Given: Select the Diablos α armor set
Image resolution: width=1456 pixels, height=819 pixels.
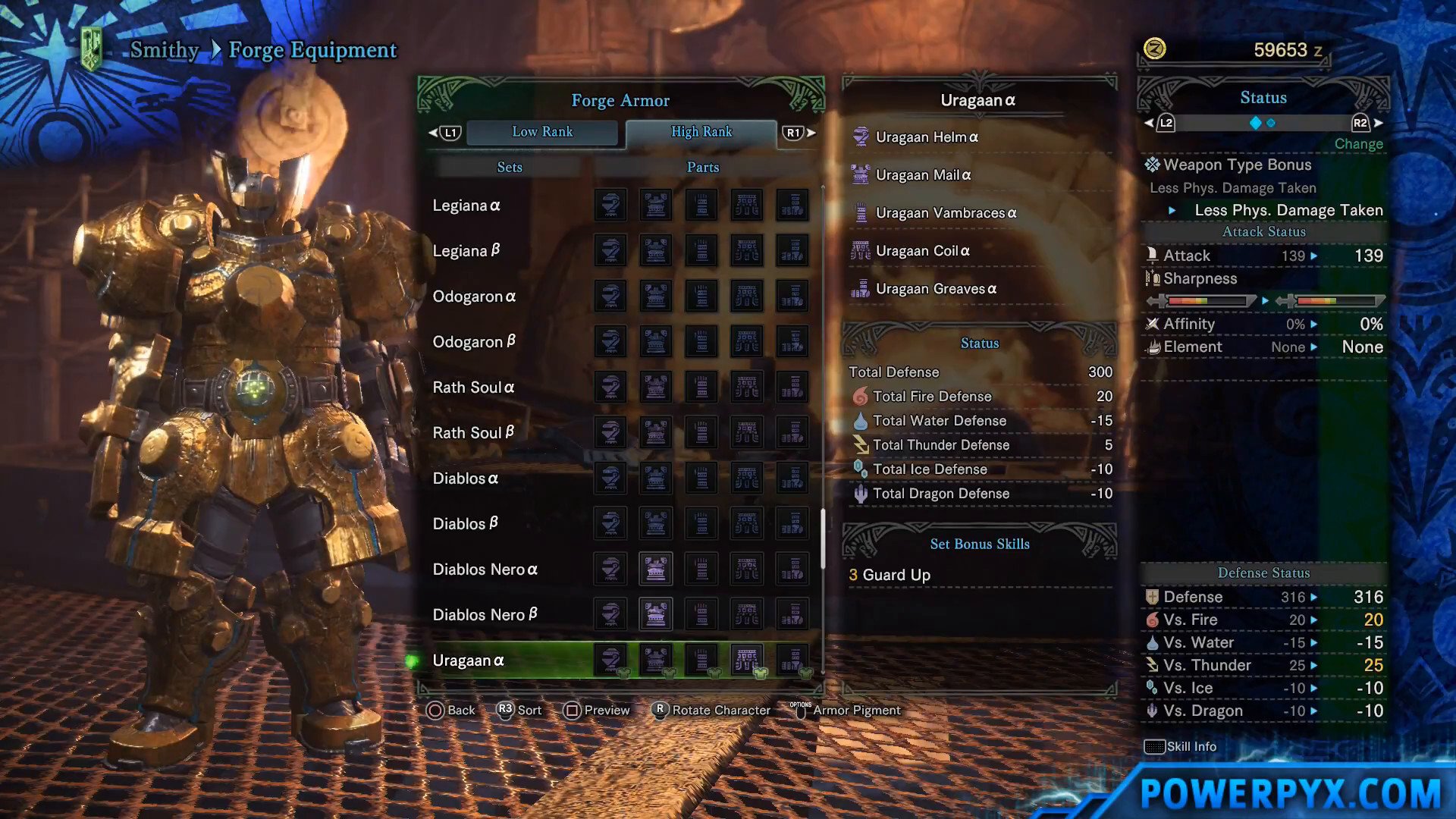Looking at the screenshot, I should pos(466,479).
